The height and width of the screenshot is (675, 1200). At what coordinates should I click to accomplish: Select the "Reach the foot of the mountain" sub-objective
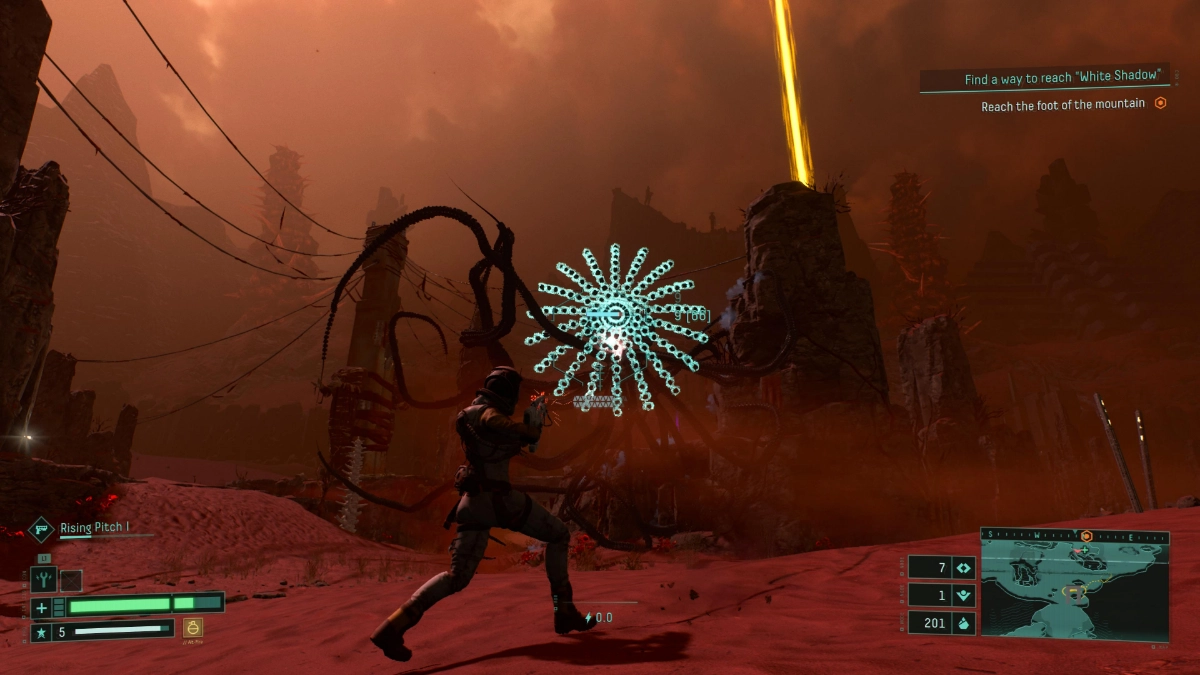coord(1064,104)
